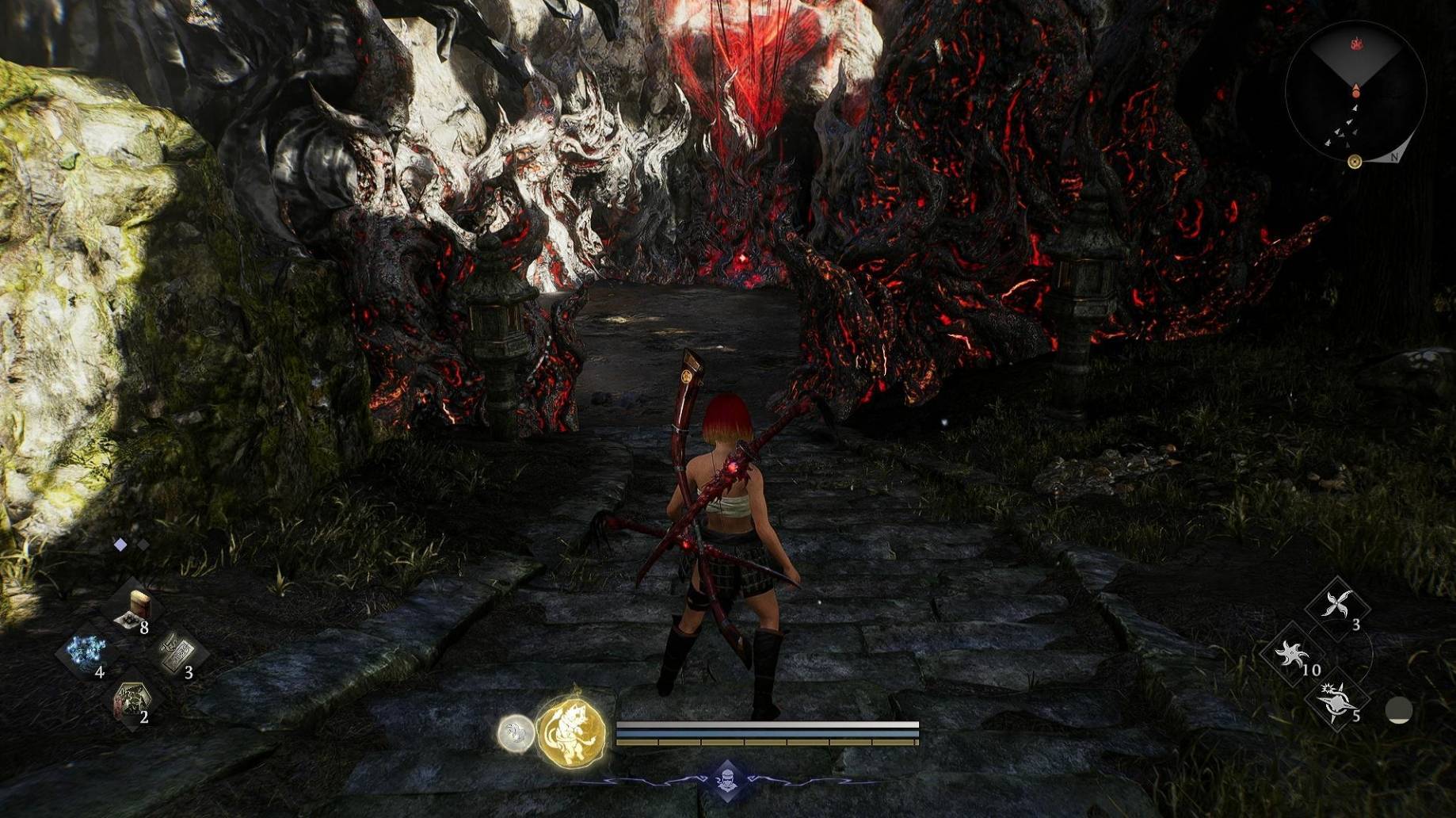Select the scroll item slot with count 8

coord(132,610)
